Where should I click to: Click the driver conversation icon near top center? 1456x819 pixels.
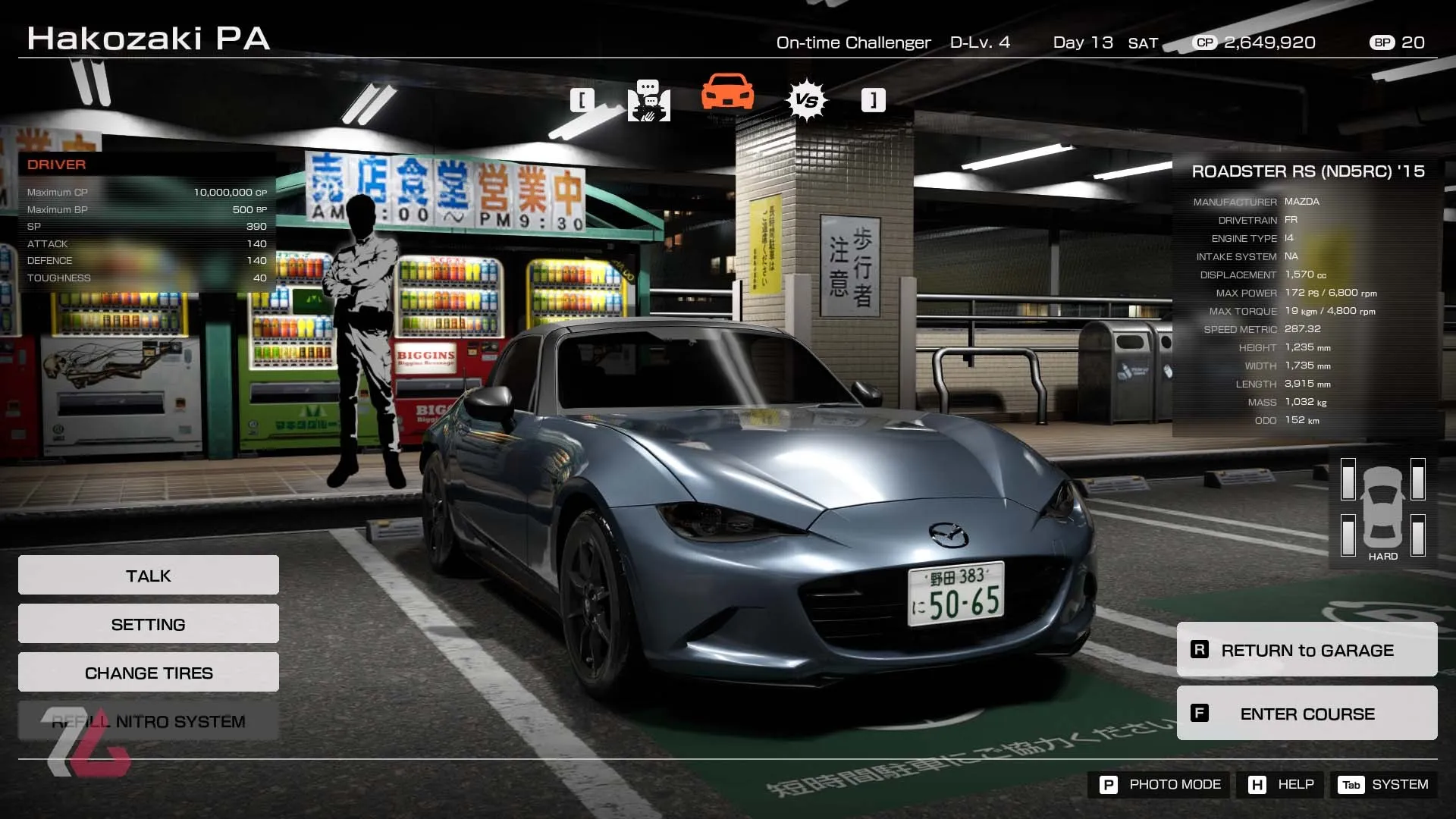pos(649,102)
